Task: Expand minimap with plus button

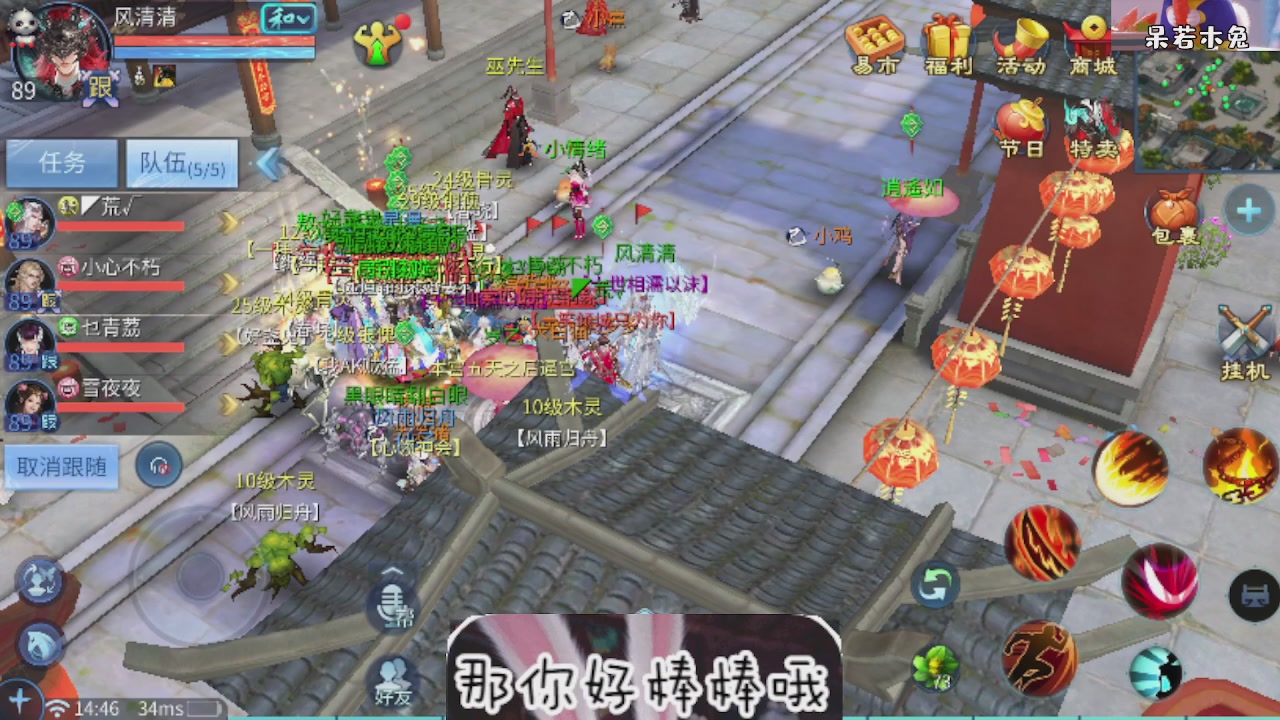Action: 1249,210
